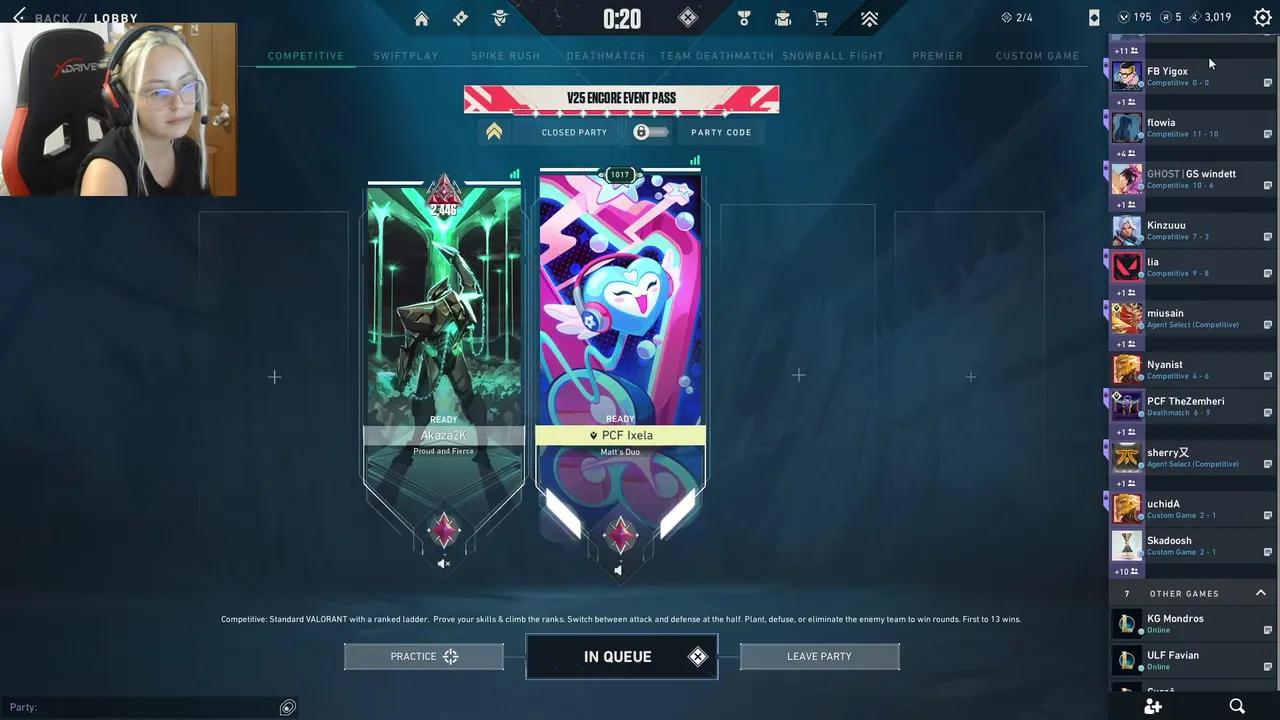Toggle the party lock switch

(x=650, y=132)
